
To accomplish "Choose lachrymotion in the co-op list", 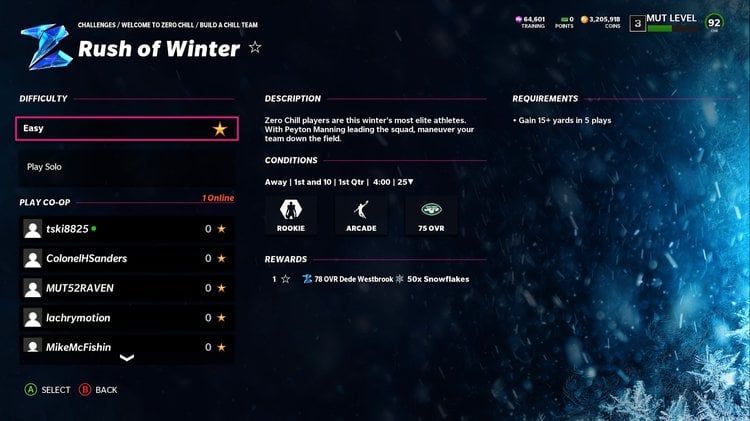I will (x=127, y=317).
